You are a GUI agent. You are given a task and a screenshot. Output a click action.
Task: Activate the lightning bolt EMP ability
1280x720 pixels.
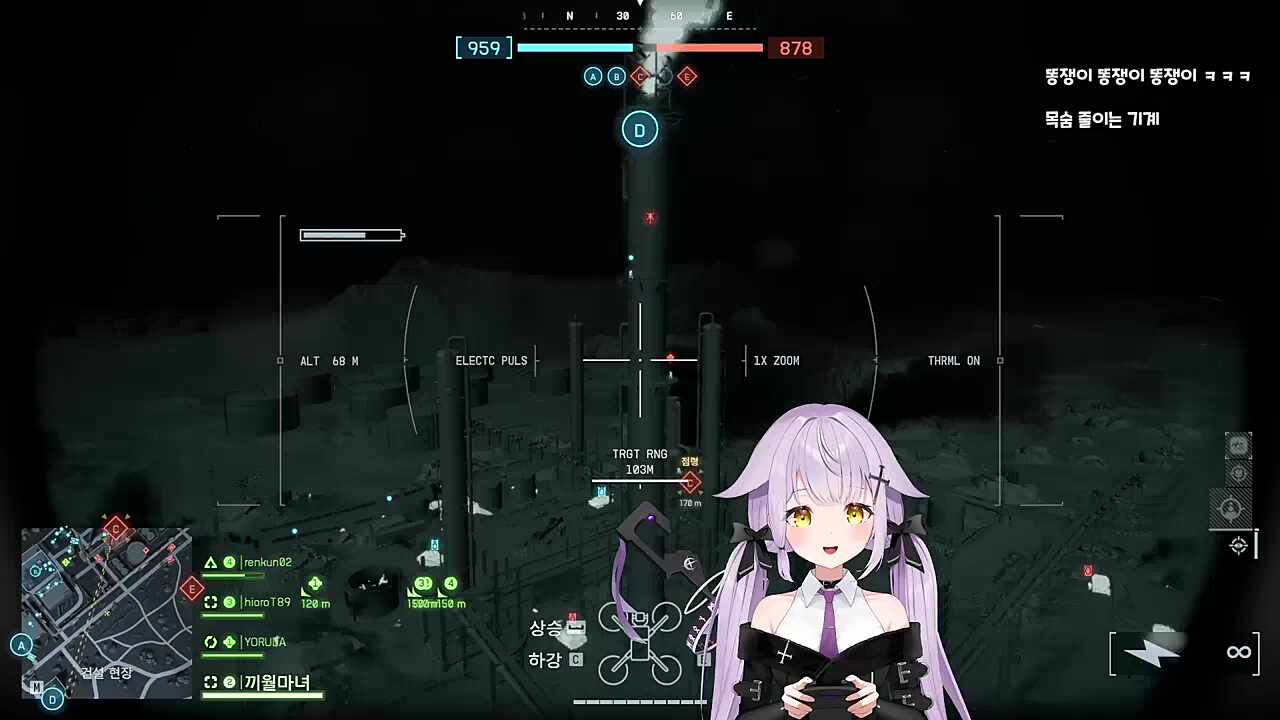(x=1150, y=653)
